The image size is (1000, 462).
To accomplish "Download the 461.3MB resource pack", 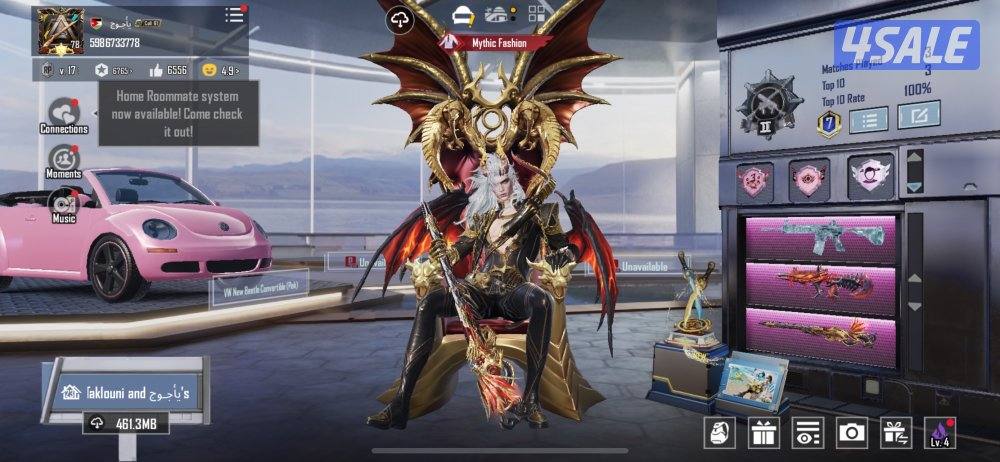I will tap(125, 424).
